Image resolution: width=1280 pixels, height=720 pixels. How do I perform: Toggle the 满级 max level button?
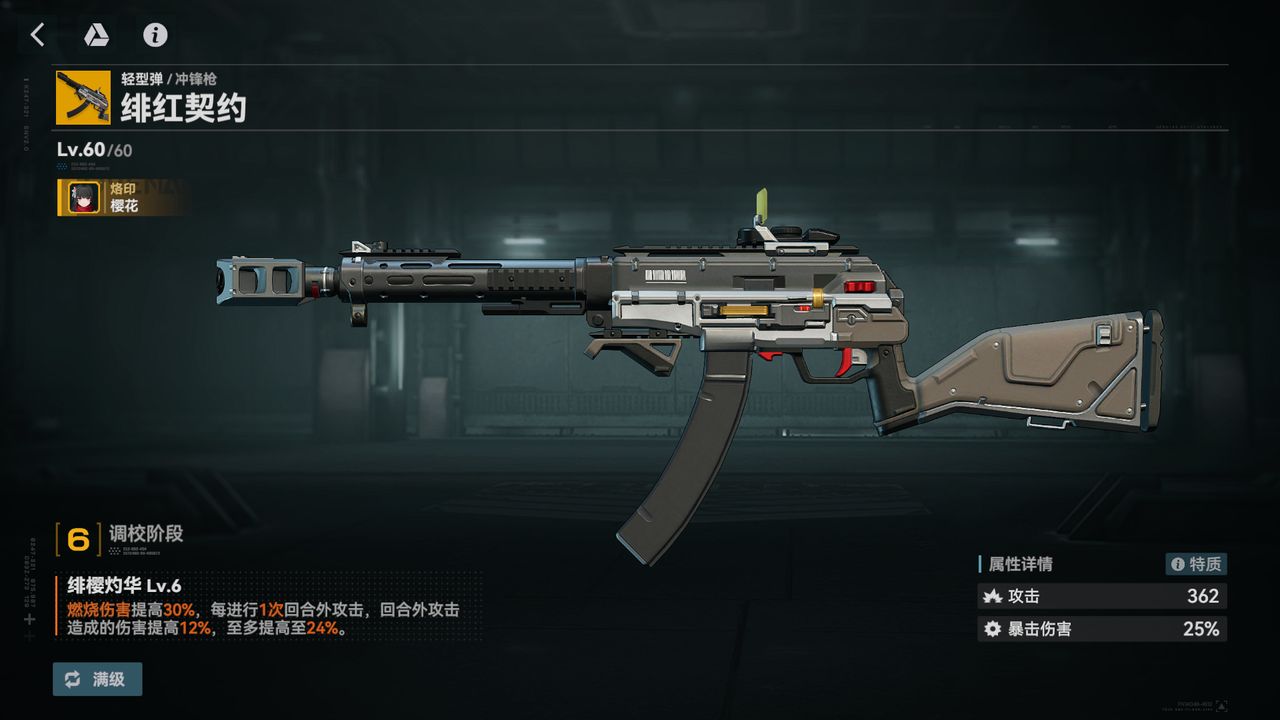coord(98,679)
